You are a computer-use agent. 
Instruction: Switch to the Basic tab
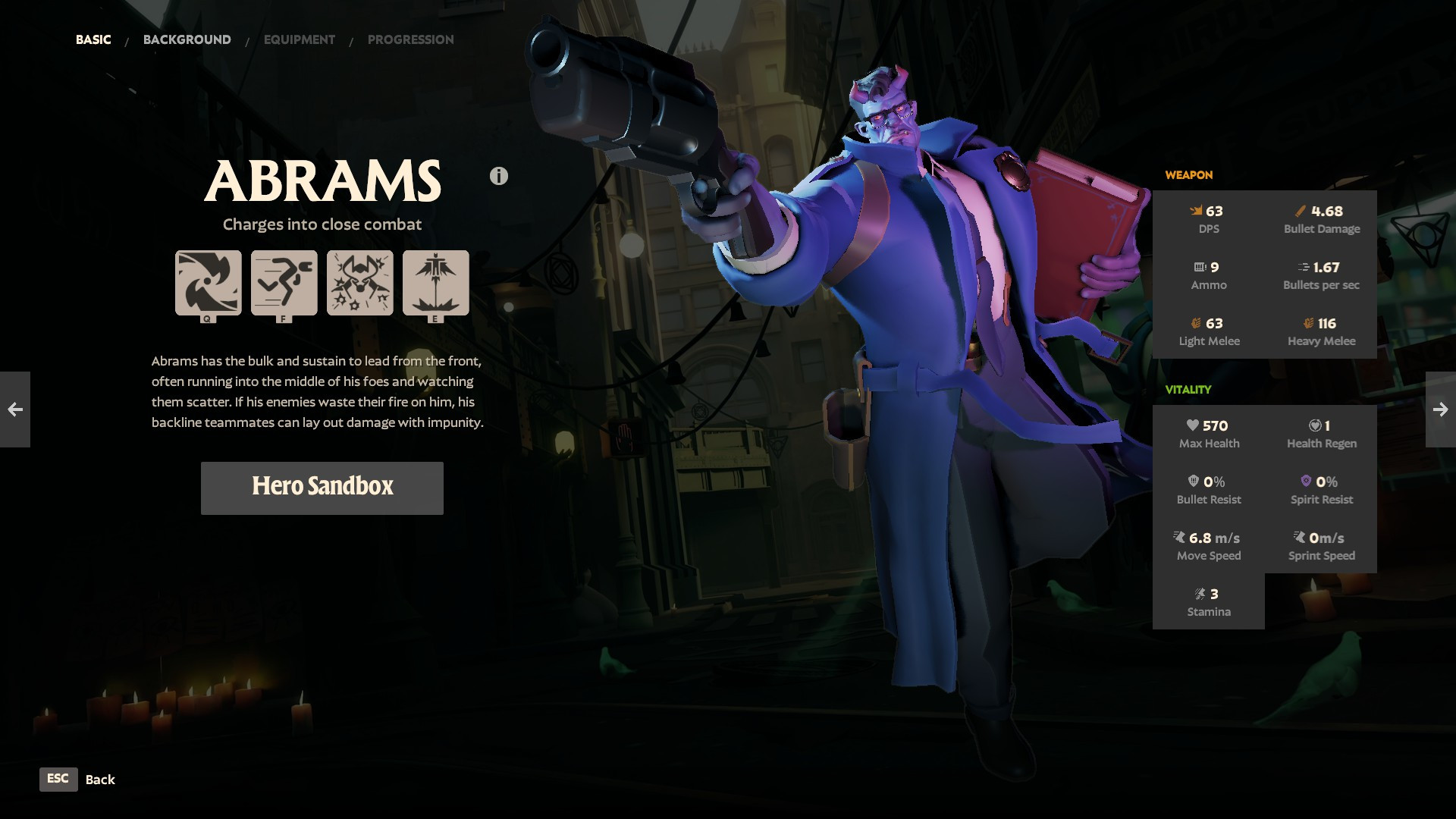click(x=93, y=39)
